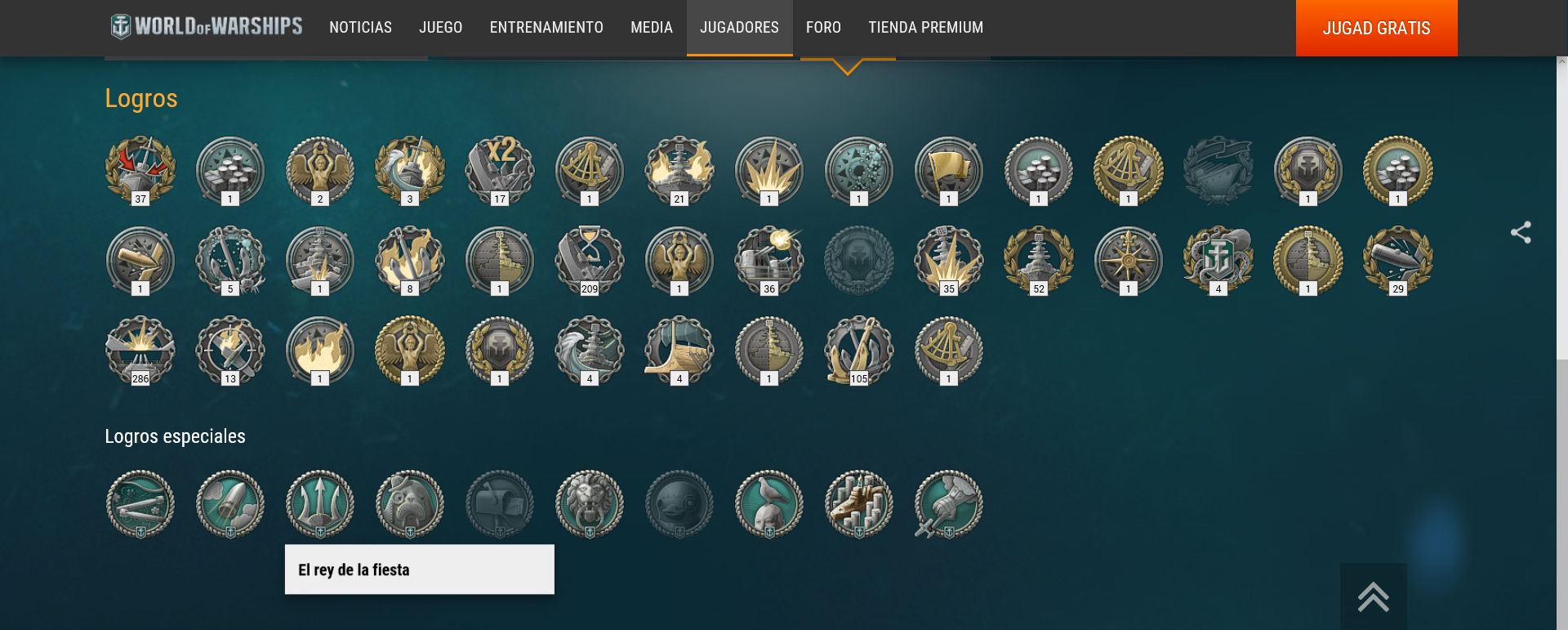Switch to the JUGADORES section
The image size is (1568, 630).
coord(739,28)
